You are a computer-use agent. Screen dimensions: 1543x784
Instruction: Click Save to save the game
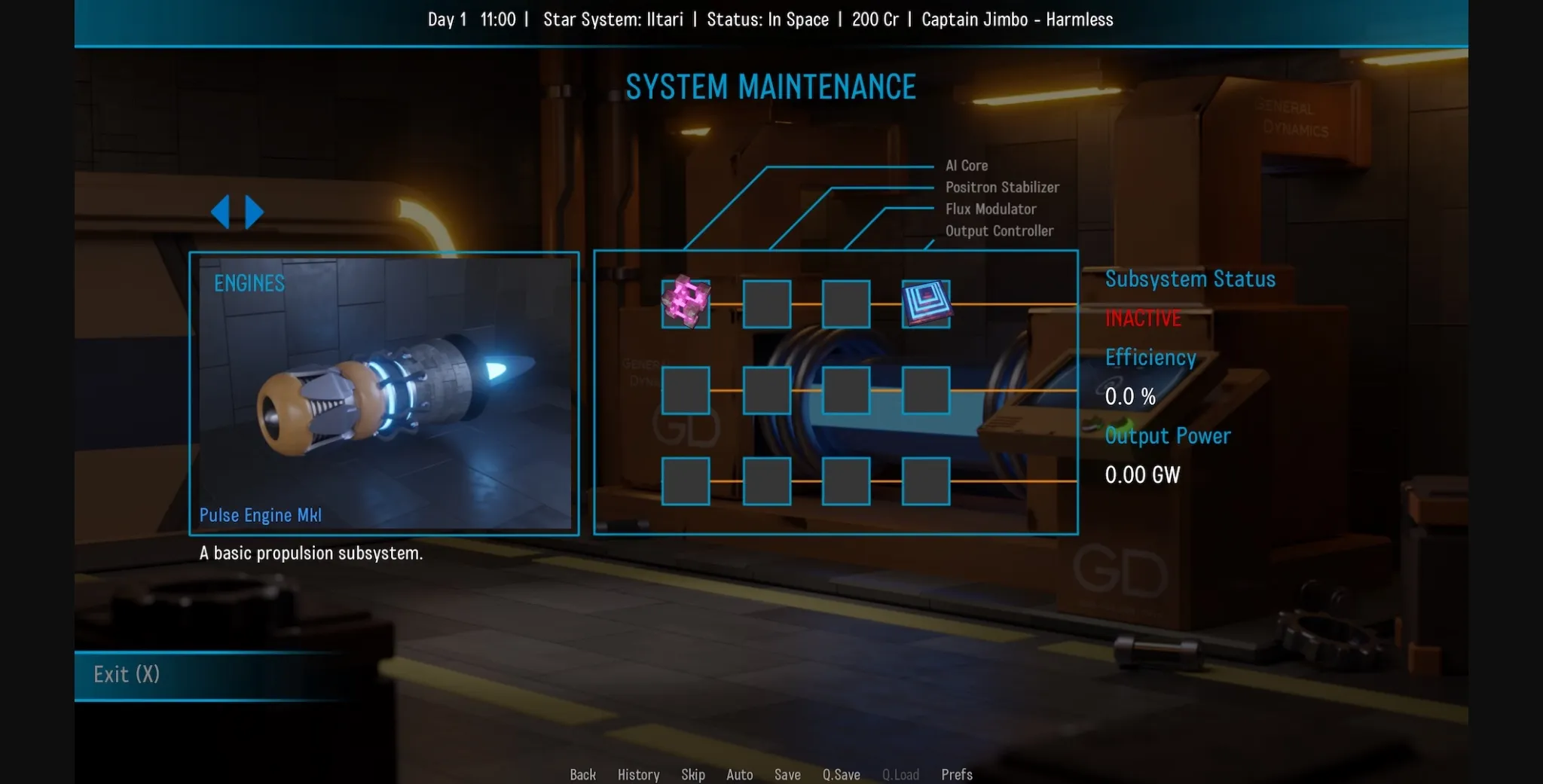(787, 774)
